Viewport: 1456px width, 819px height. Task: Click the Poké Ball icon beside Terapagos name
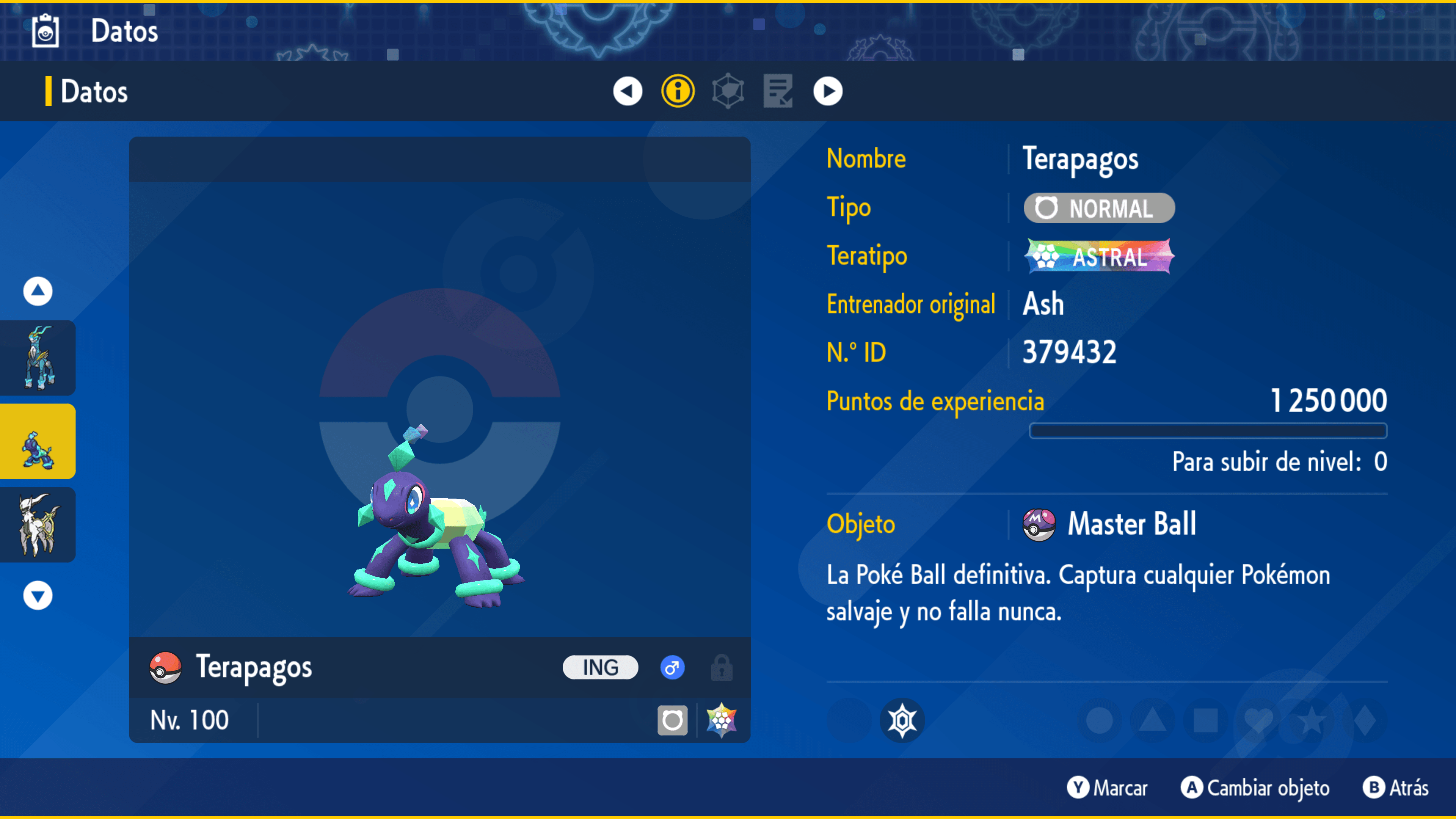pos(165,667)
